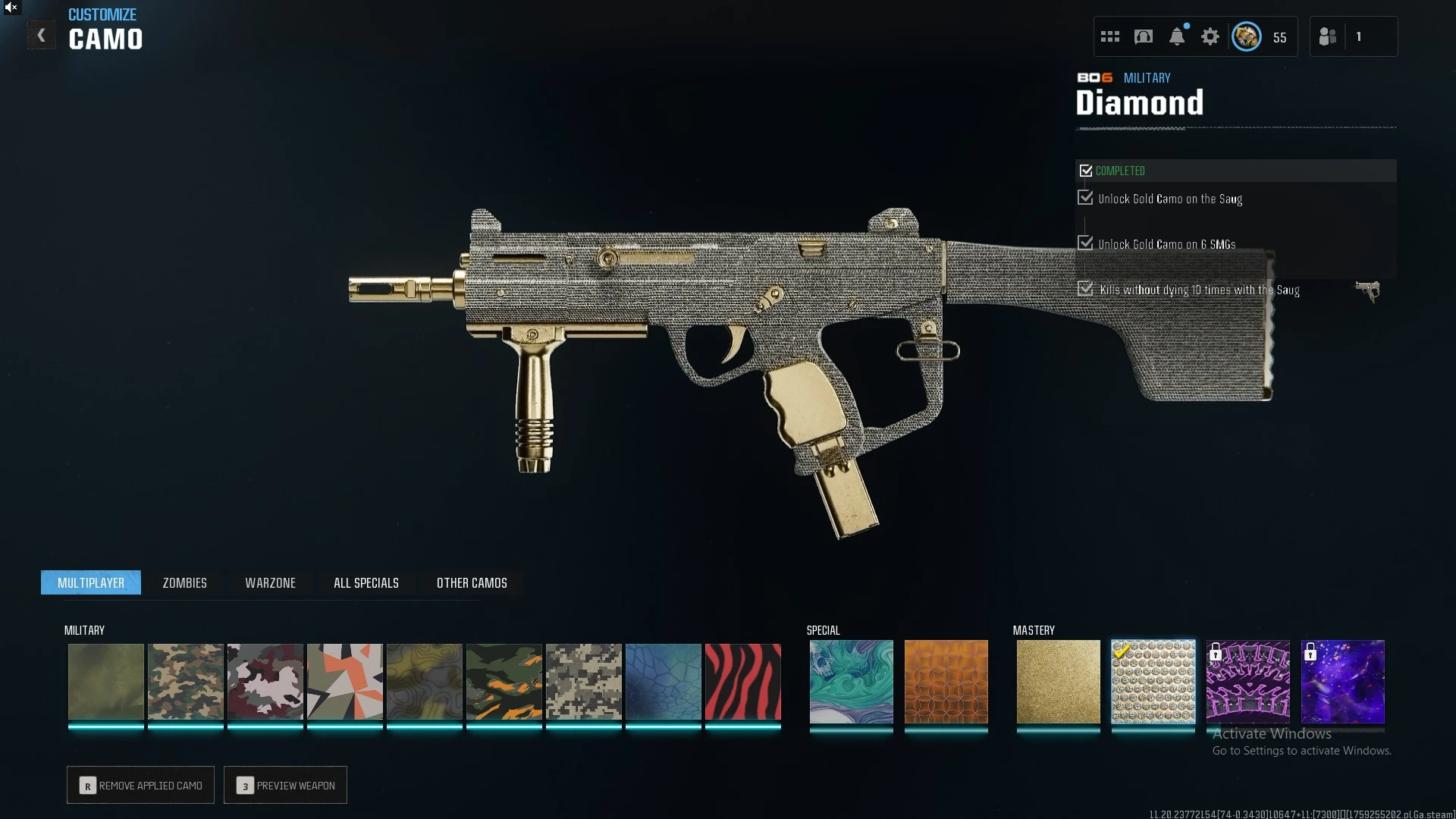Open the notifications bell
1456x819 pixels.
[x=1176, y=36]
